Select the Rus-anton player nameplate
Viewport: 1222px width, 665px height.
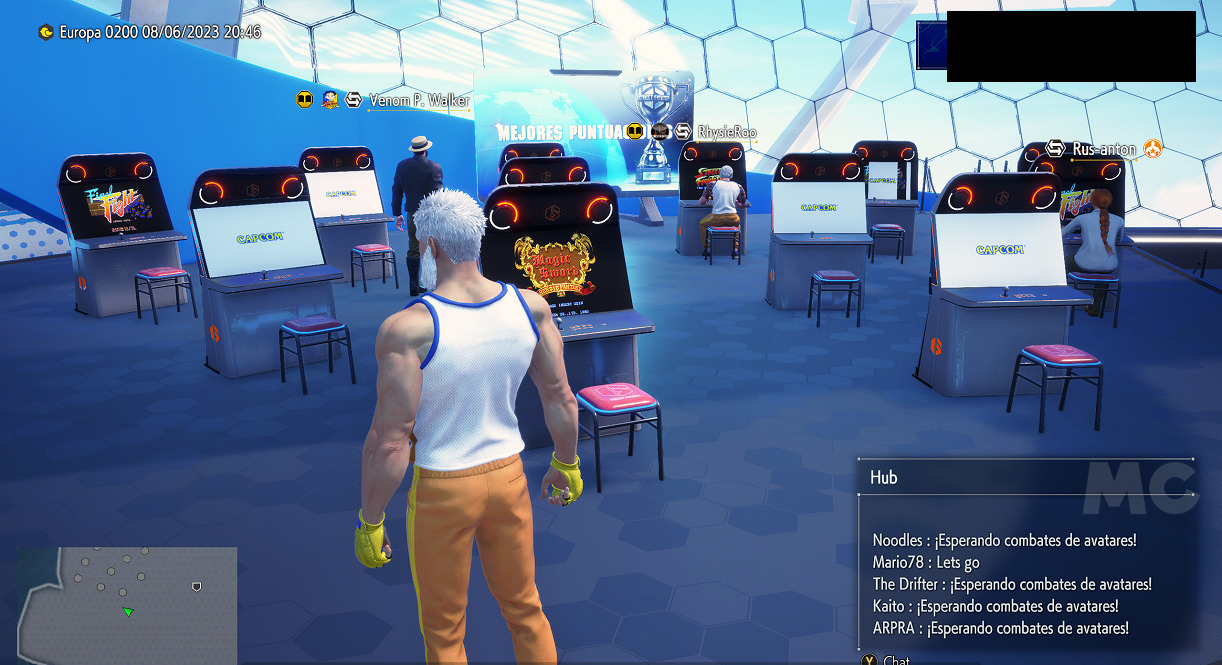pos(1103,150)
